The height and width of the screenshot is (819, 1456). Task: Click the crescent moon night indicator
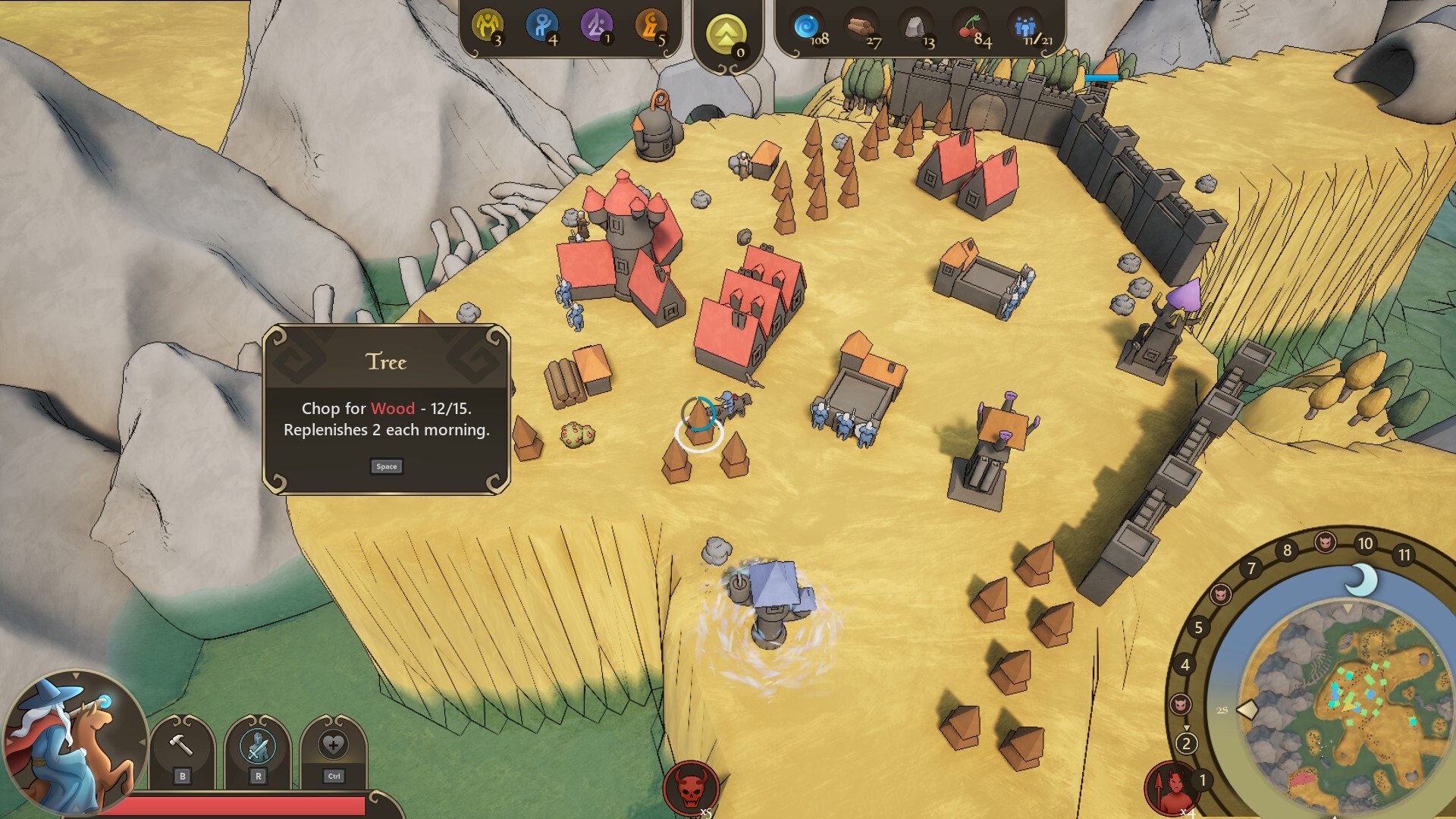tap(1363, 580)
